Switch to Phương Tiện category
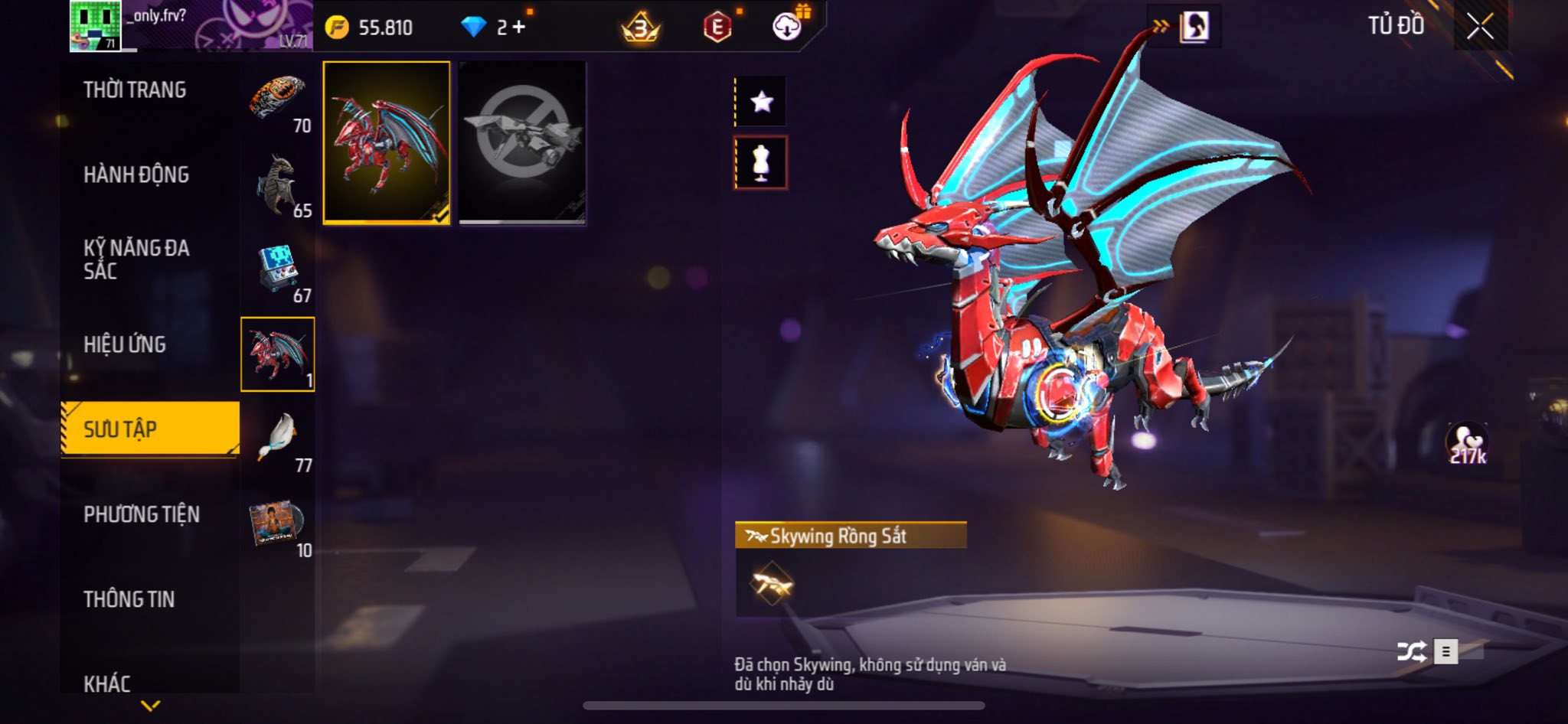 [142, 514]
